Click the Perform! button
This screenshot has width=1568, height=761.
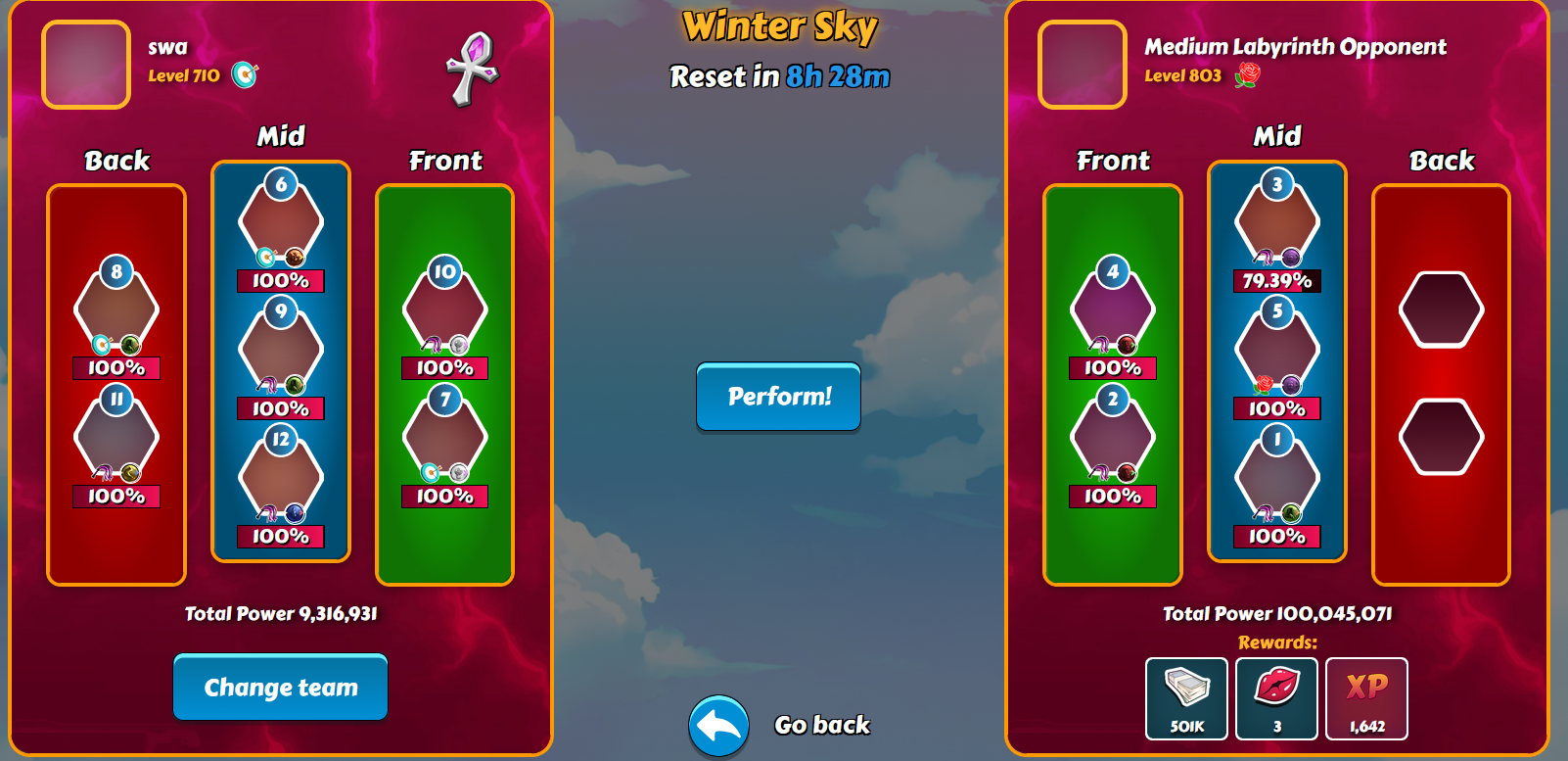(x=778, y=397)
